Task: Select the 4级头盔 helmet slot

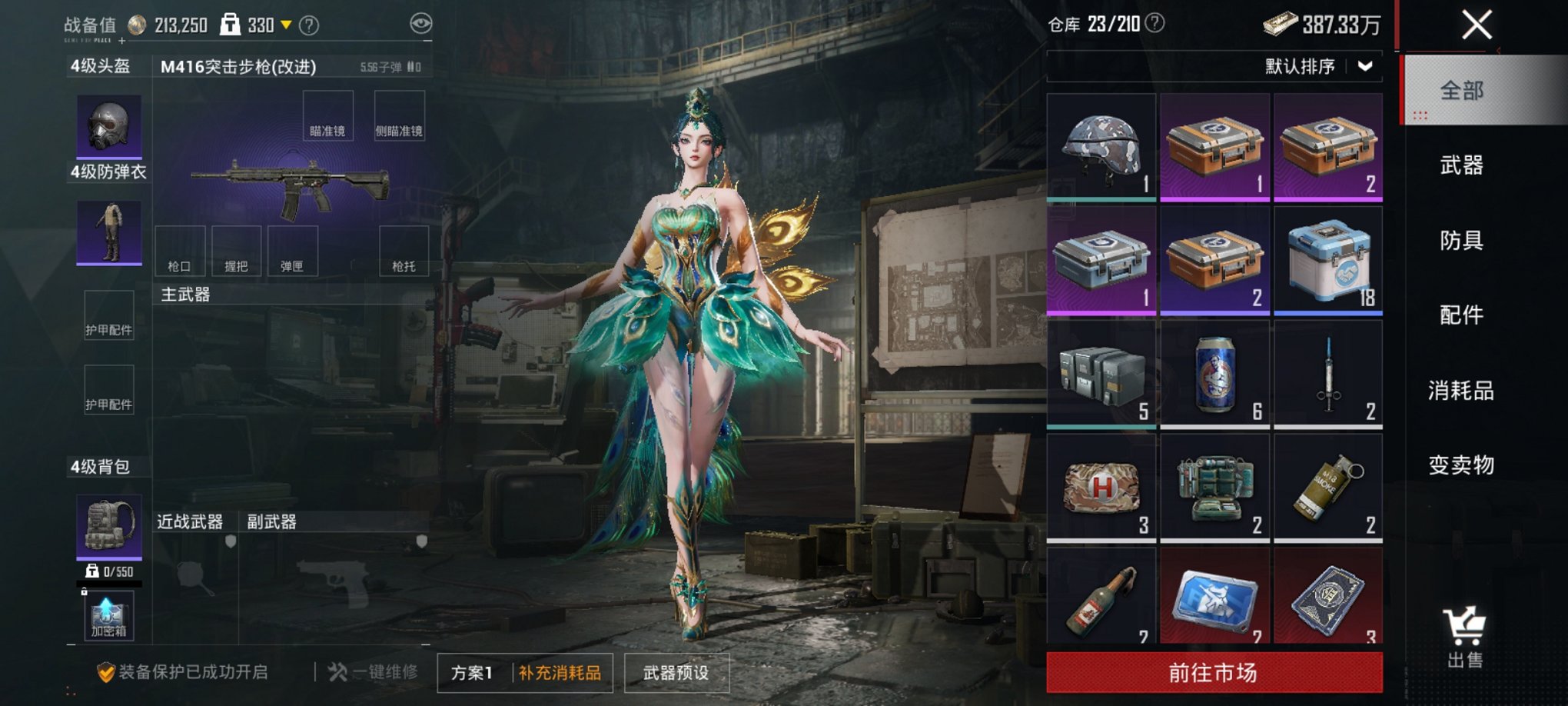Action: [108, 127]
